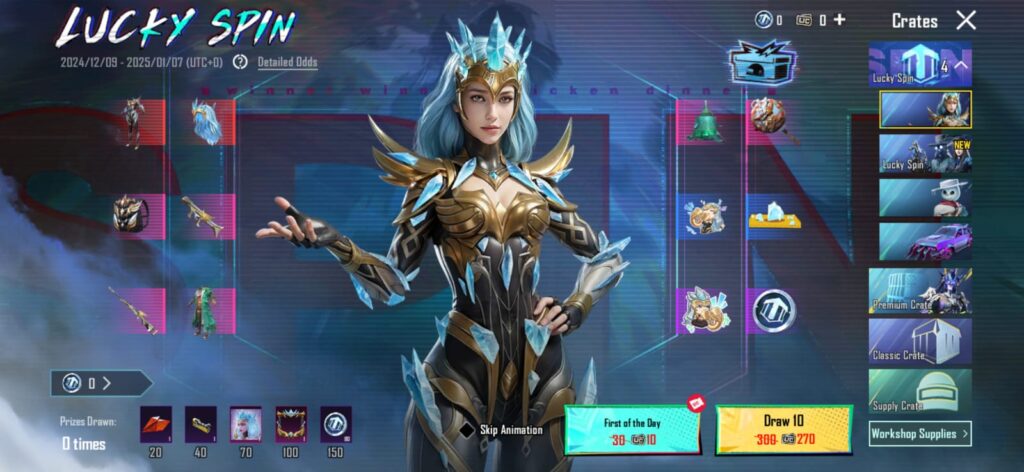Choose the Lucky Spin entry marked NEW

click(x=925, y=153)
